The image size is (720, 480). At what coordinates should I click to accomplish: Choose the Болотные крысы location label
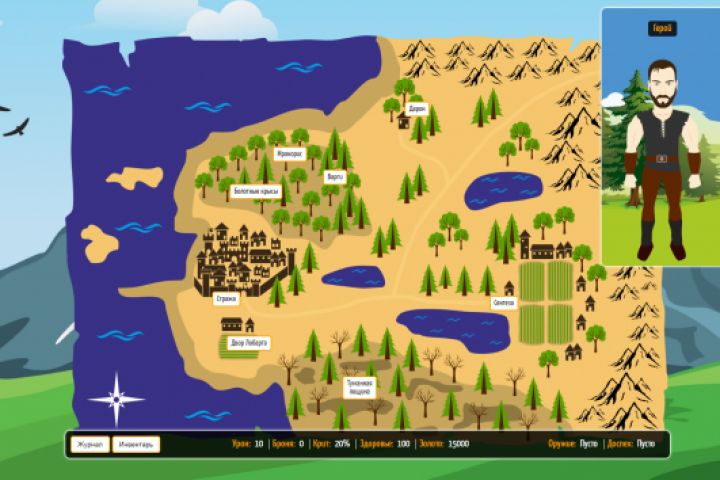255,190
